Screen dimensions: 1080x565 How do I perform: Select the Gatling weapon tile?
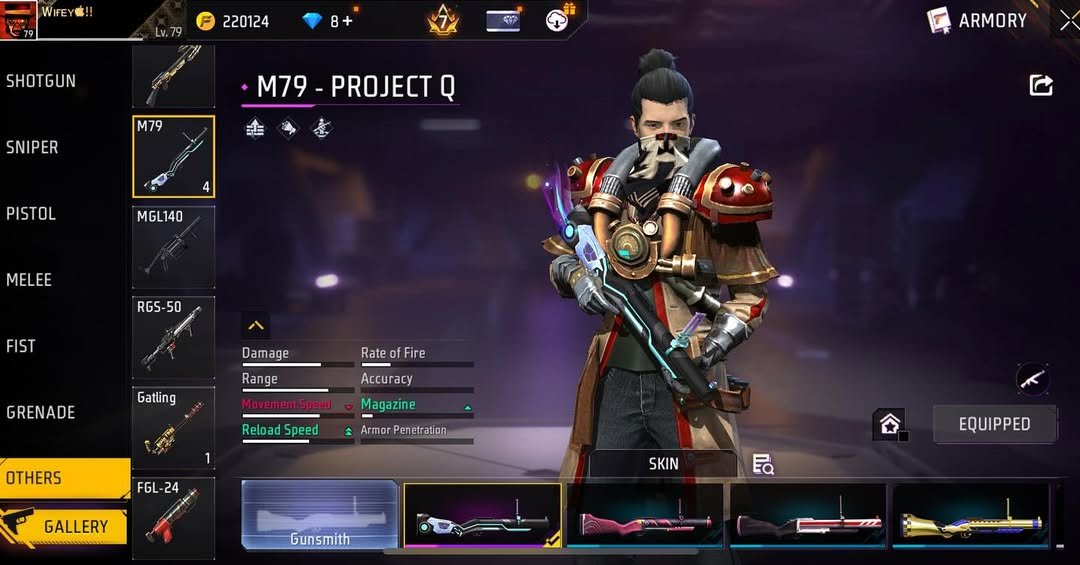point(173,428)
